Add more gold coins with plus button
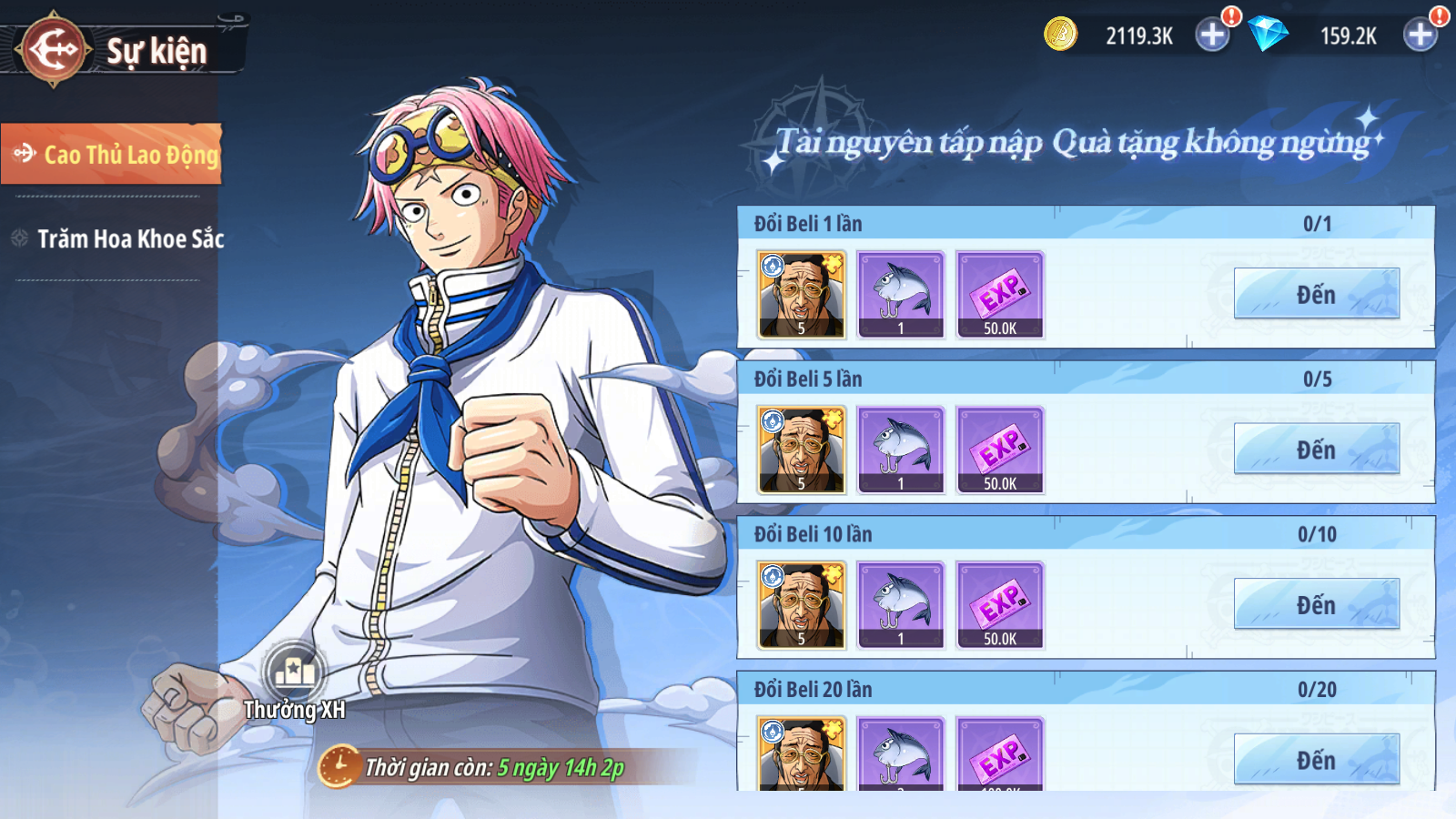The height and width of the screenshot is (819, 1456). (x=1212, y=35)
